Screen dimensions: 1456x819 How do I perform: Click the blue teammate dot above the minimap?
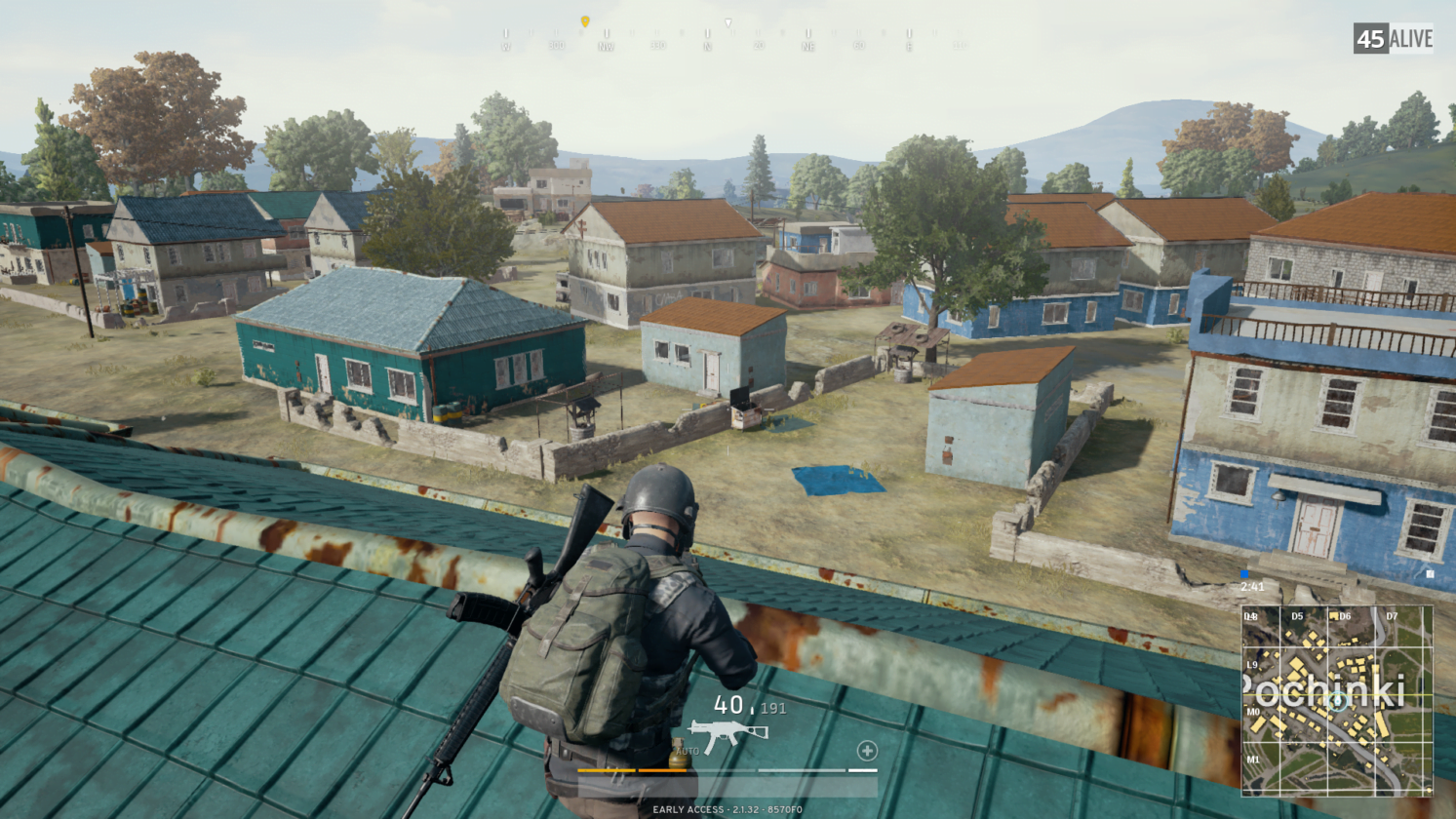pyautogui.click(x=1244, y=576)
